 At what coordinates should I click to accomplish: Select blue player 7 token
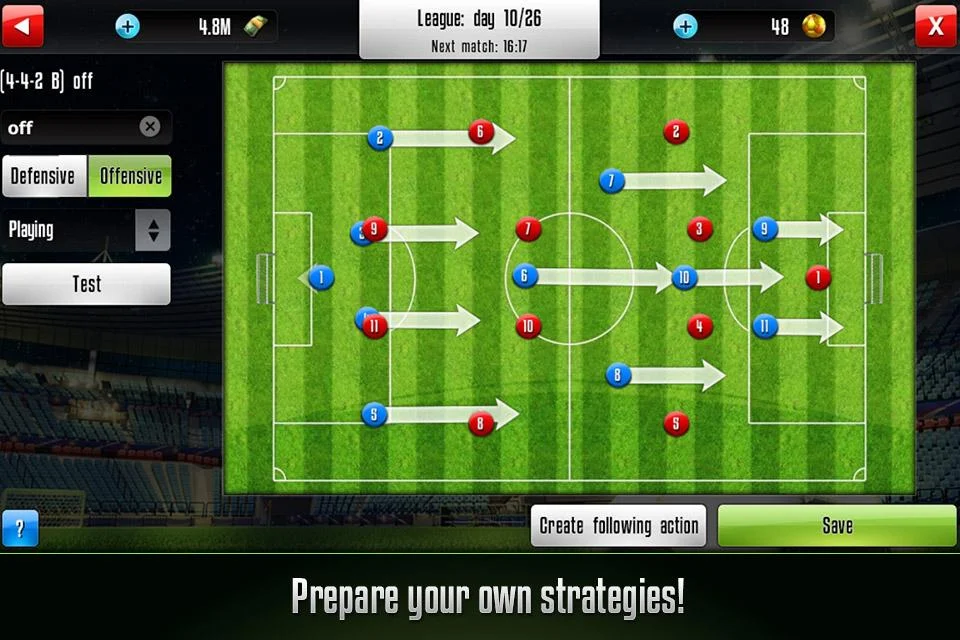612,181
